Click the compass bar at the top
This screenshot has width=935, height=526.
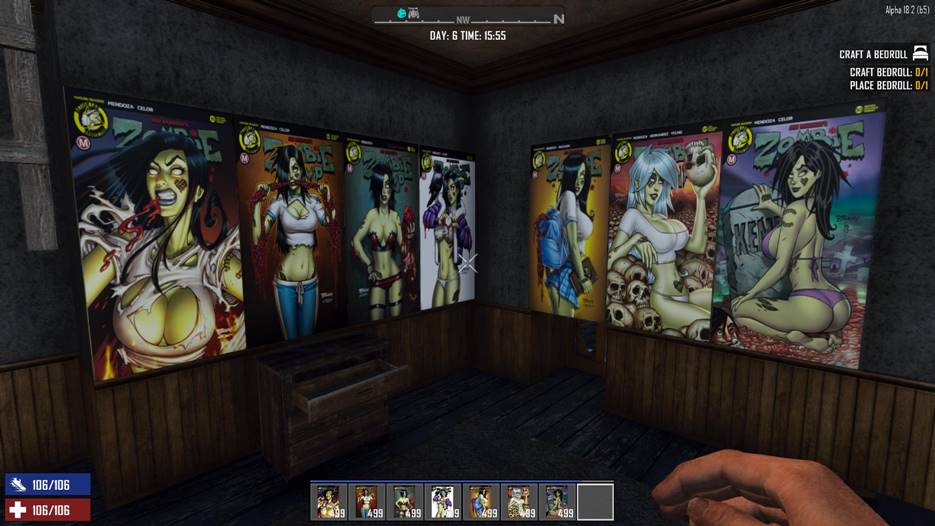(x=468, y=17)
